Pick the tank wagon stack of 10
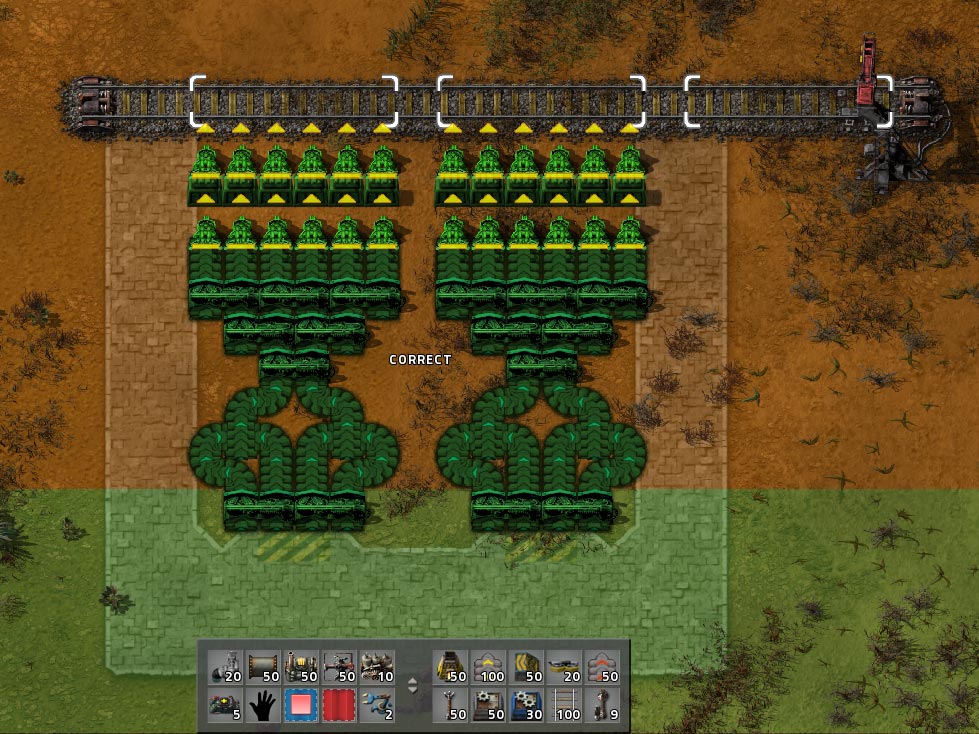This screenshot has width=979, height=734. 377,667
